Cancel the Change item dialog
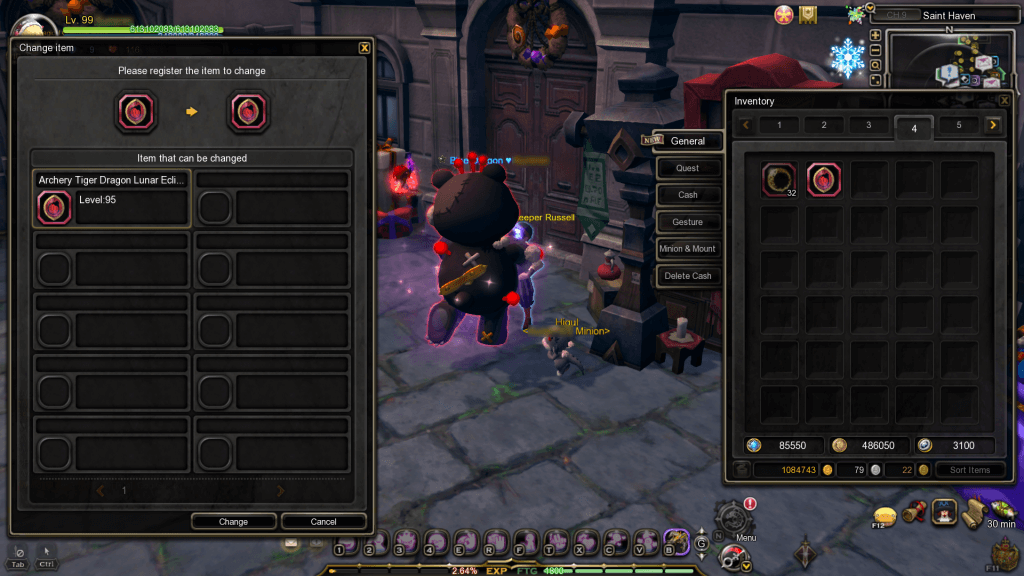The width and height of the screenshot is (1024, 576). (x=323, y=521)
